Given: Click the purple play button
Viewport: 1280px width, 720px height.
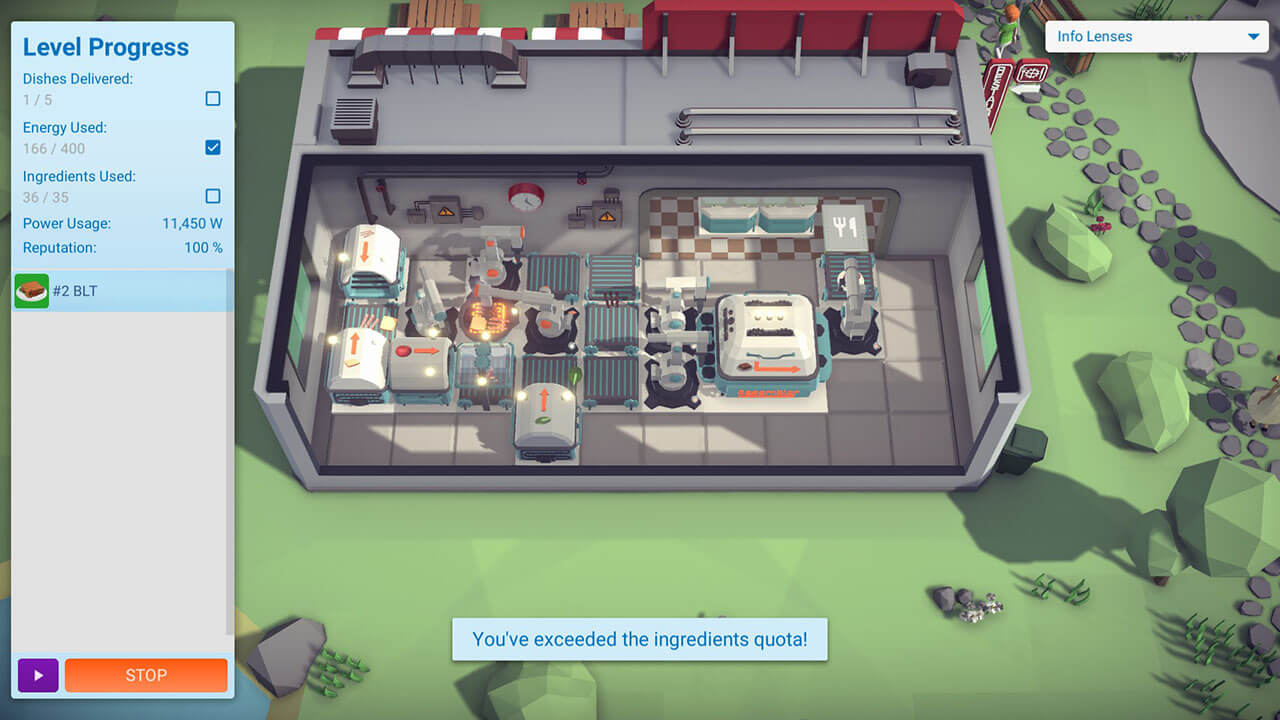Looking at the screenshot, I should [38, 675].
